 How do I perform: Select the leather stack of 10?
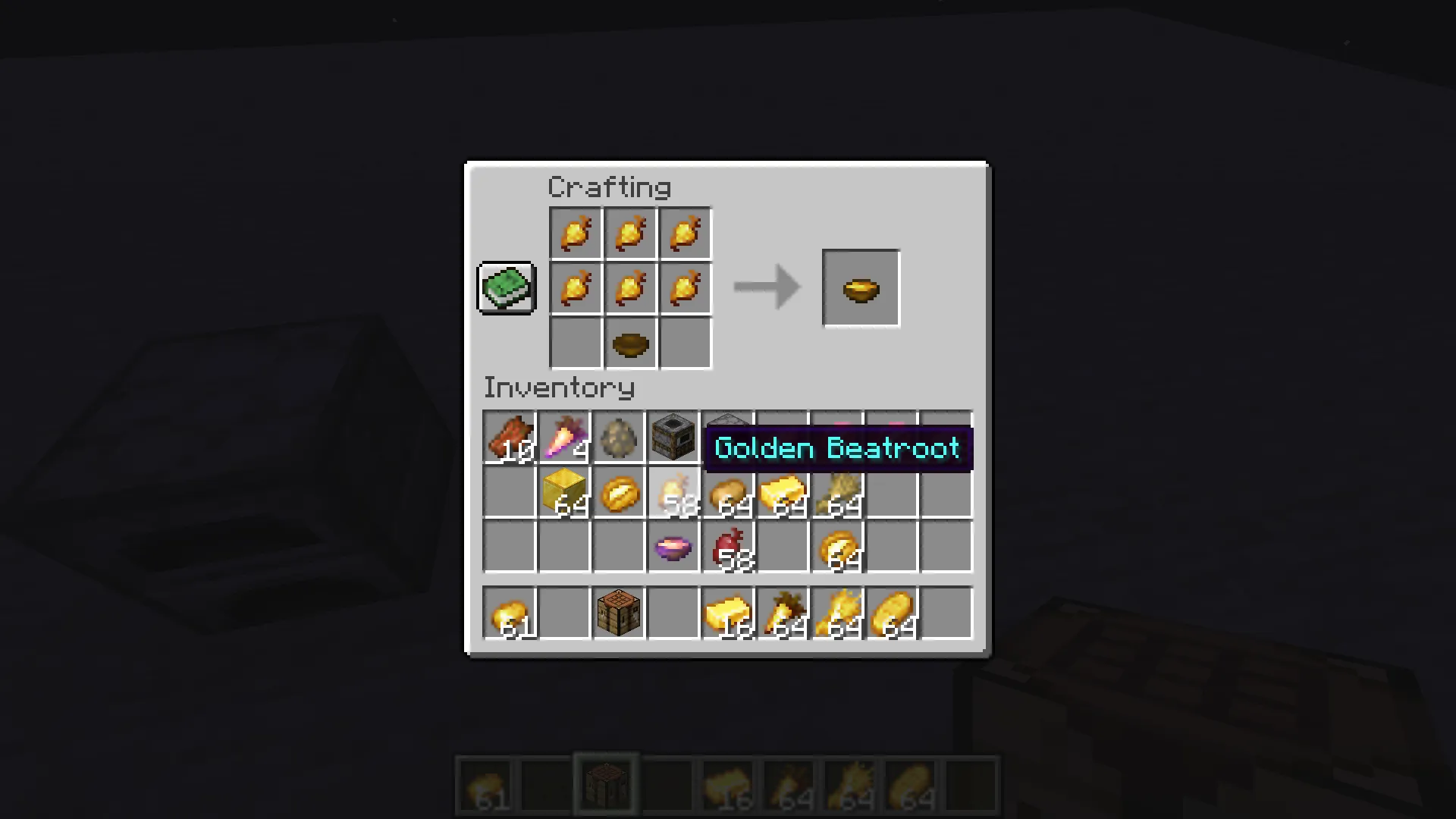[x=509, y=438]
